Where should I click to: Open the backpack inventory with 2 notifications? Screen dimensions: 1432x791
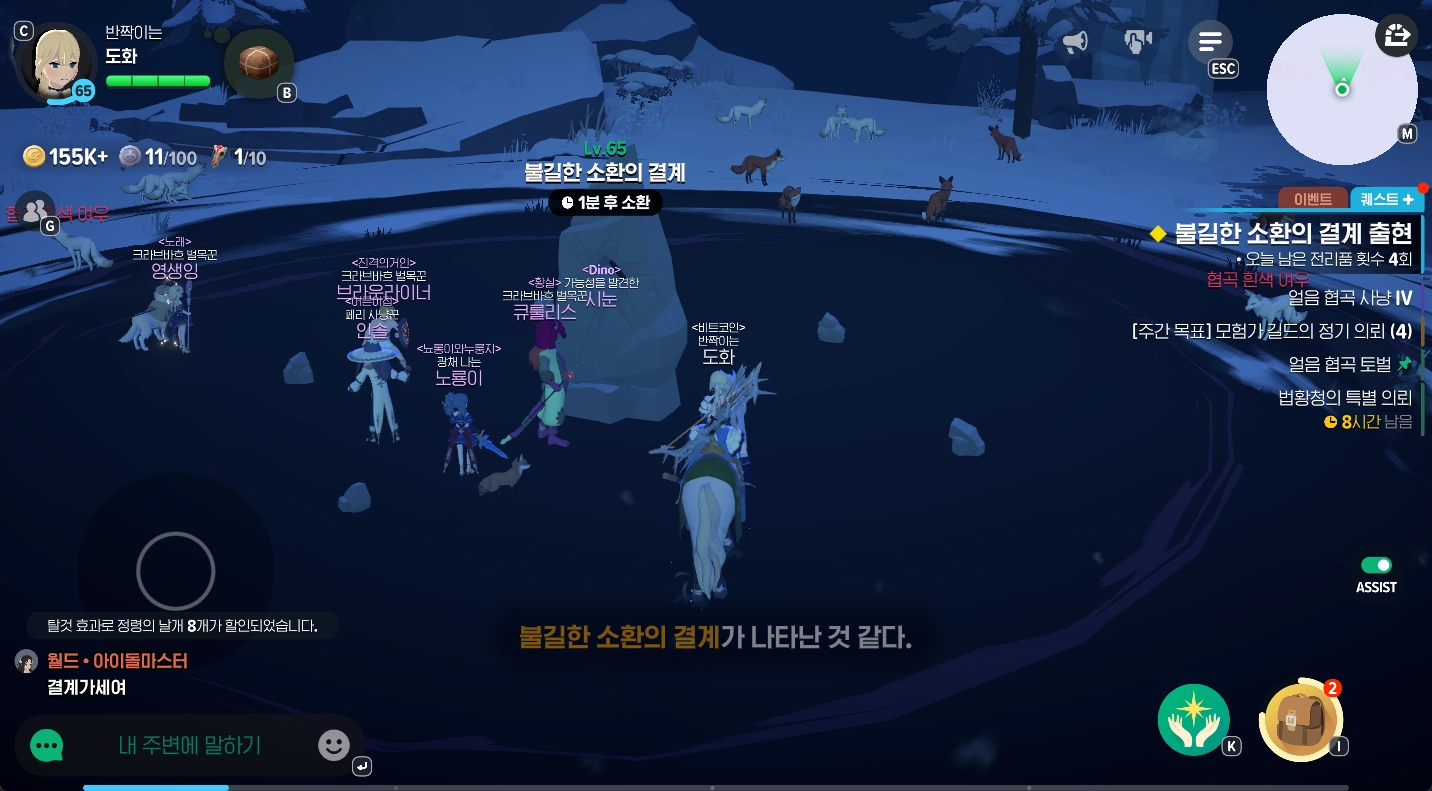[1300, 720]
